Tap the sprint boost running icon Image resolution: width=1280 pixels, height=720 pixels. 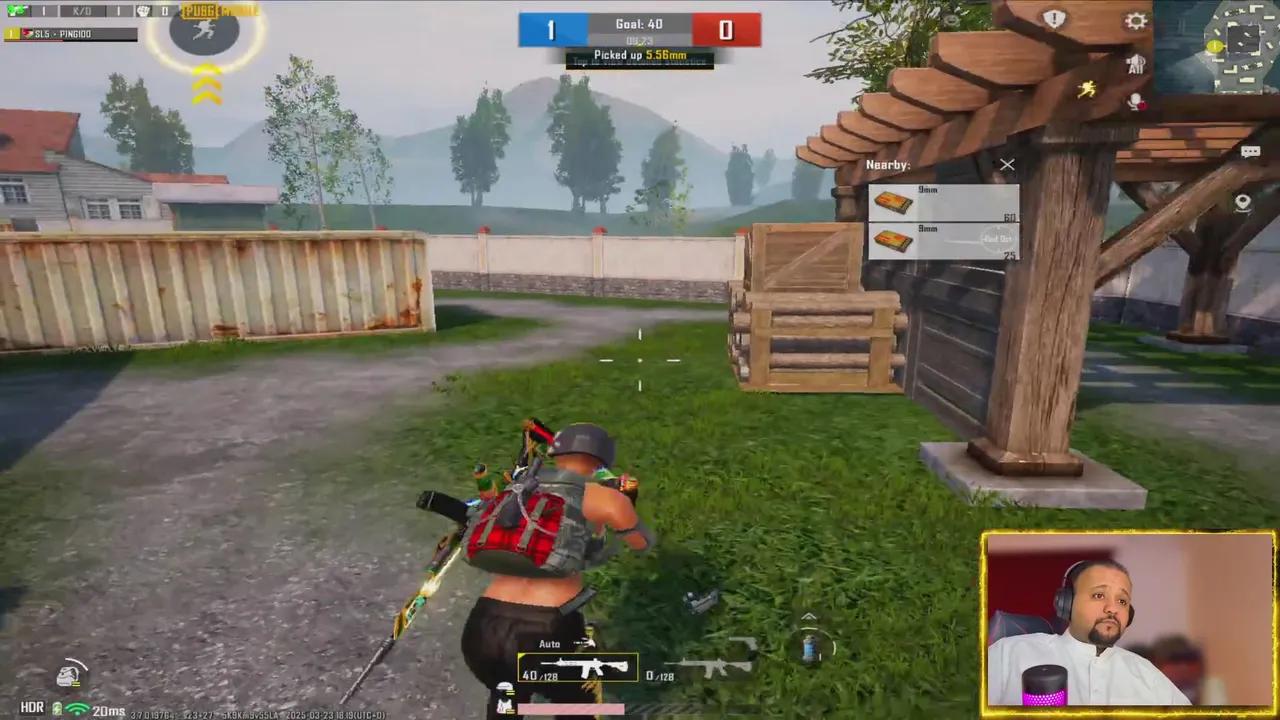1089,89
